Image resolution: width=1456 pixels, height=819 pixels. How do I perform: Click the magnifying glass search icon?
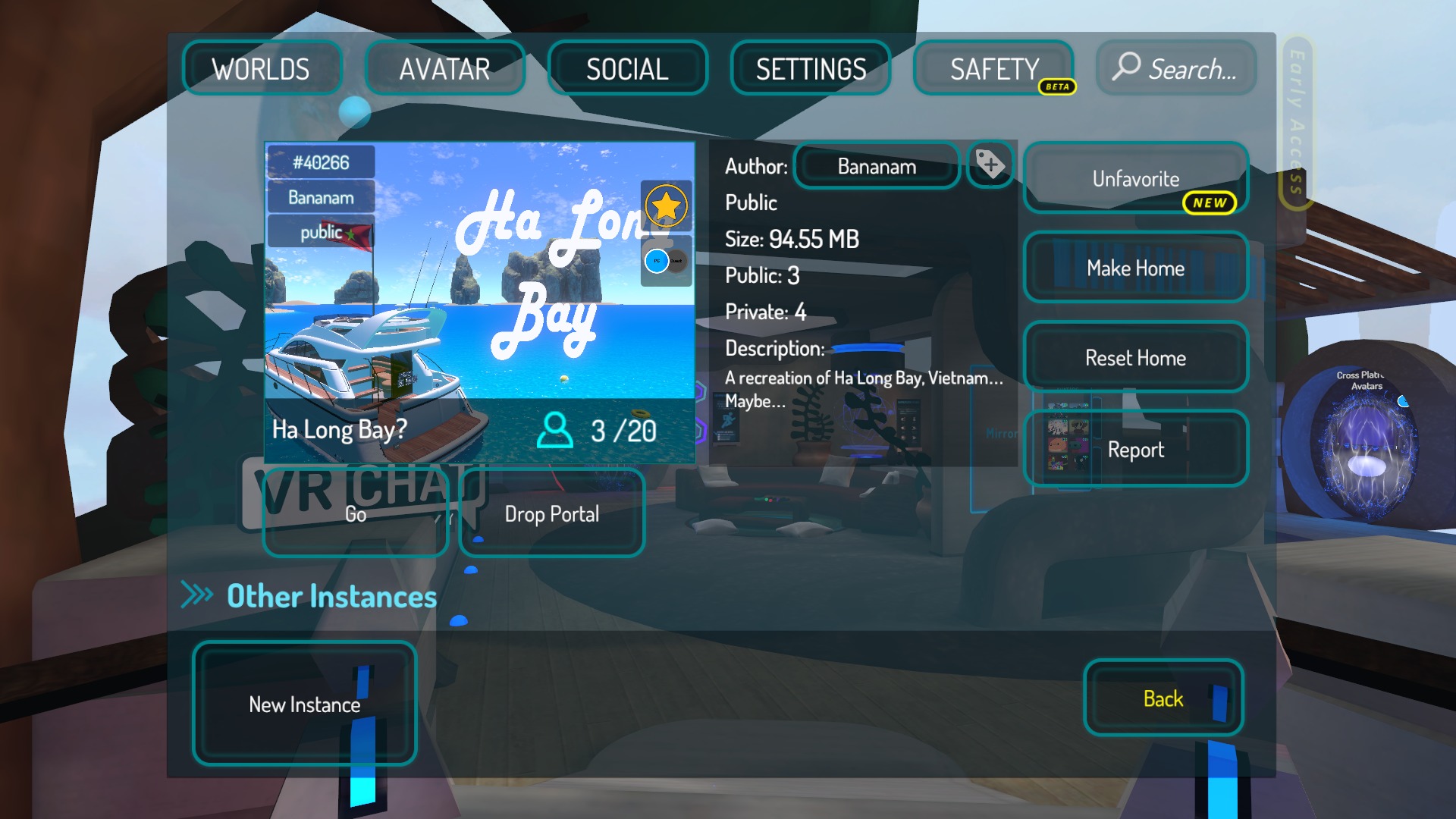tap(1125, 68)
